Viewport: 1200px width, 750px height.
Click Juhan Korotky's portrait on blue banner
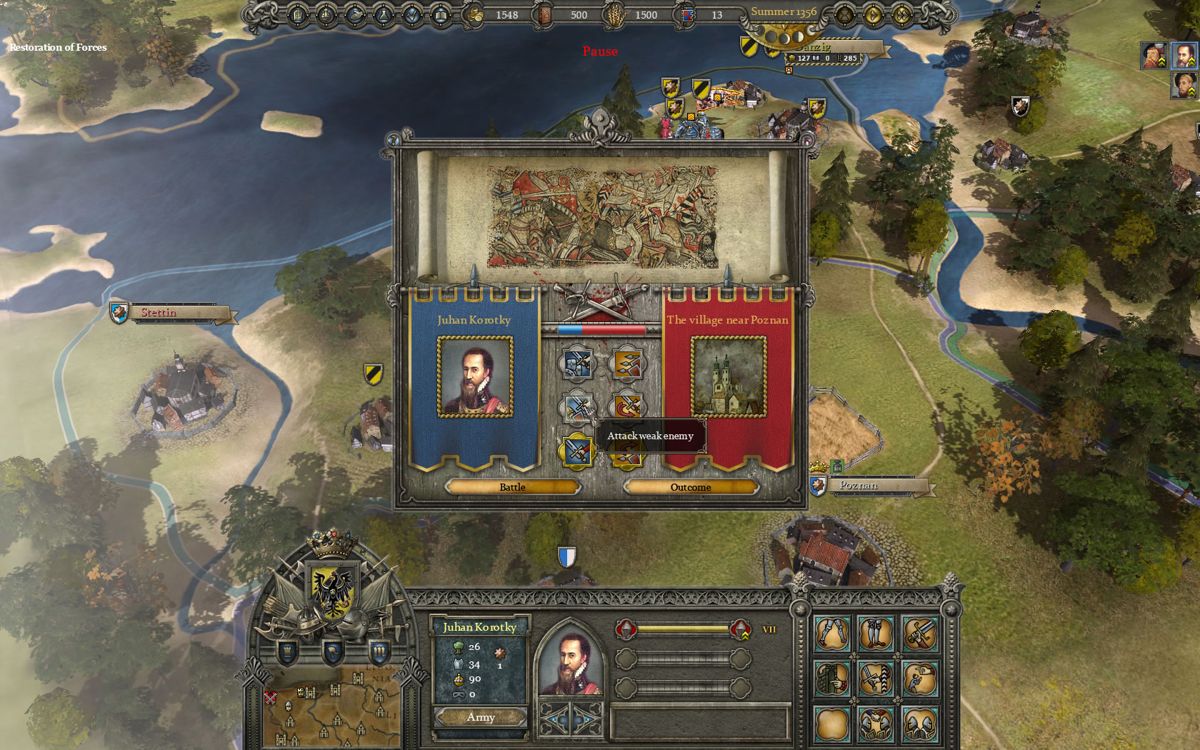click(475, 376)
